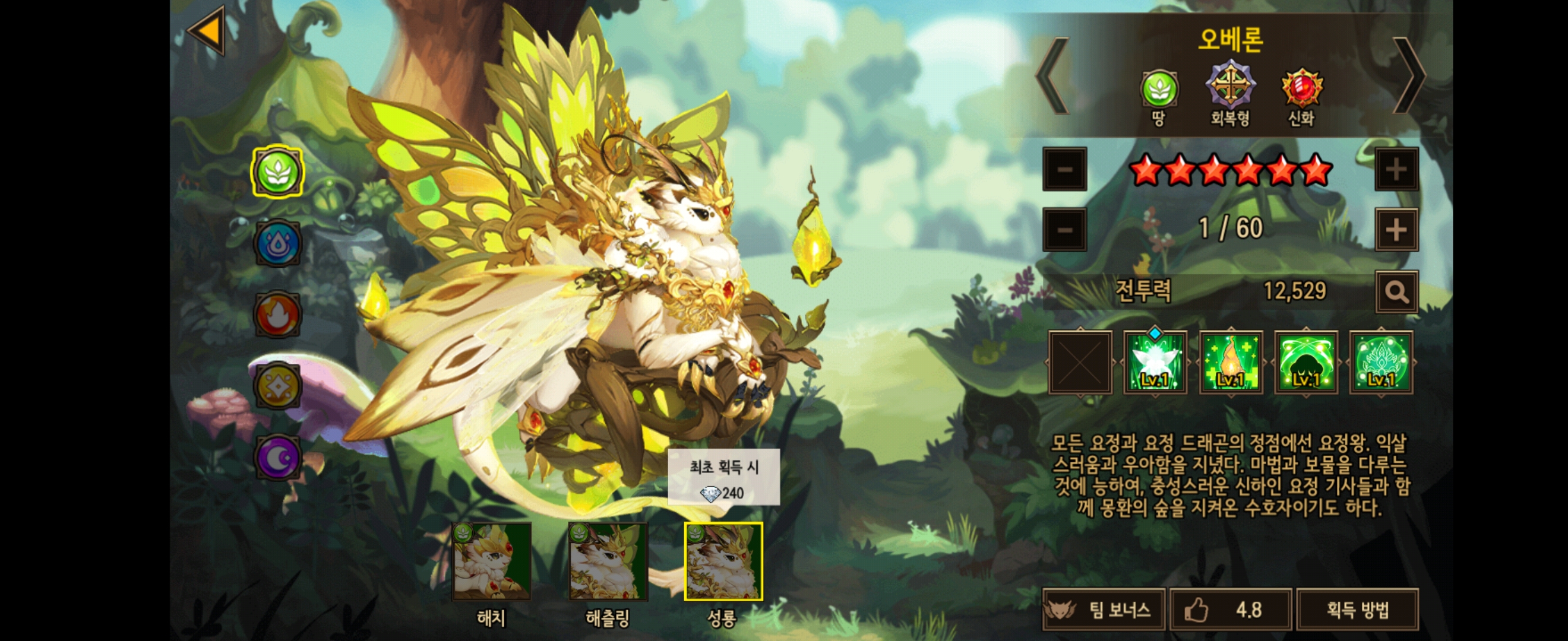The height and width of the screenshot is (641, 1568).
Task: Choose the red fire element
Action: pos(277,315)
